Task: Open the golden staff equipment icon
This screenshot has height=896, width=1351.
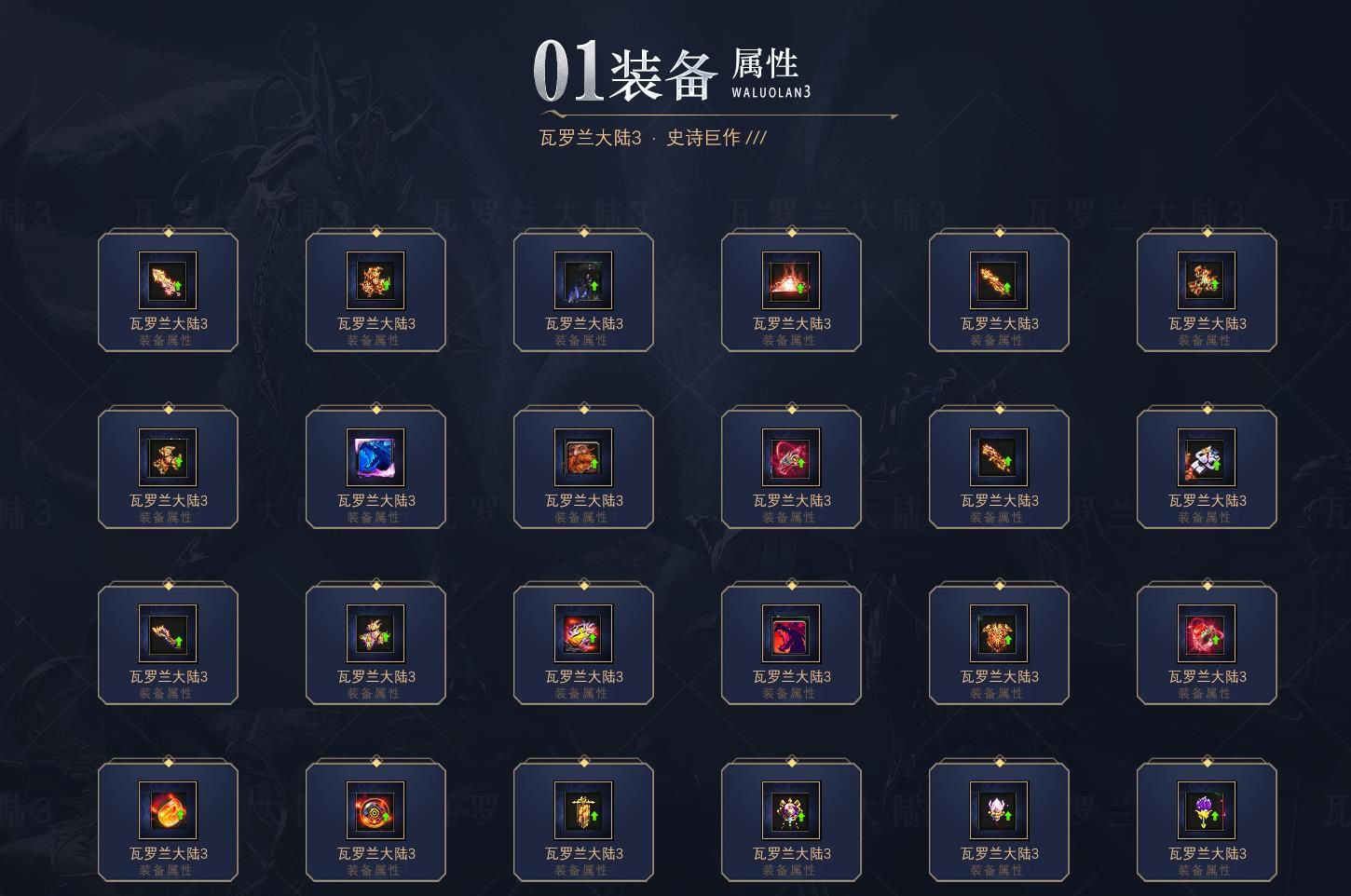Action: 583,808
